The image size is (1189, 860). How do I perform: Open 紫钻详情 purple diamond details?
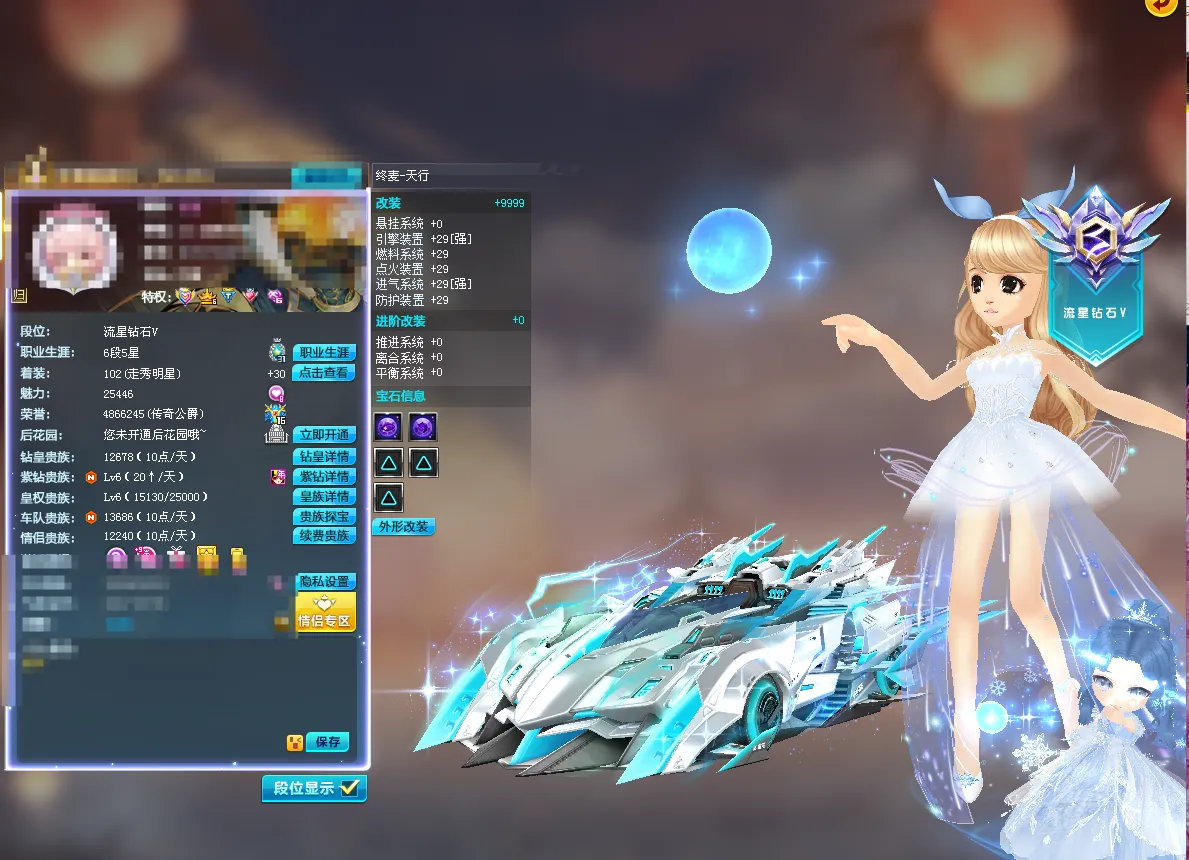[325, 476]
